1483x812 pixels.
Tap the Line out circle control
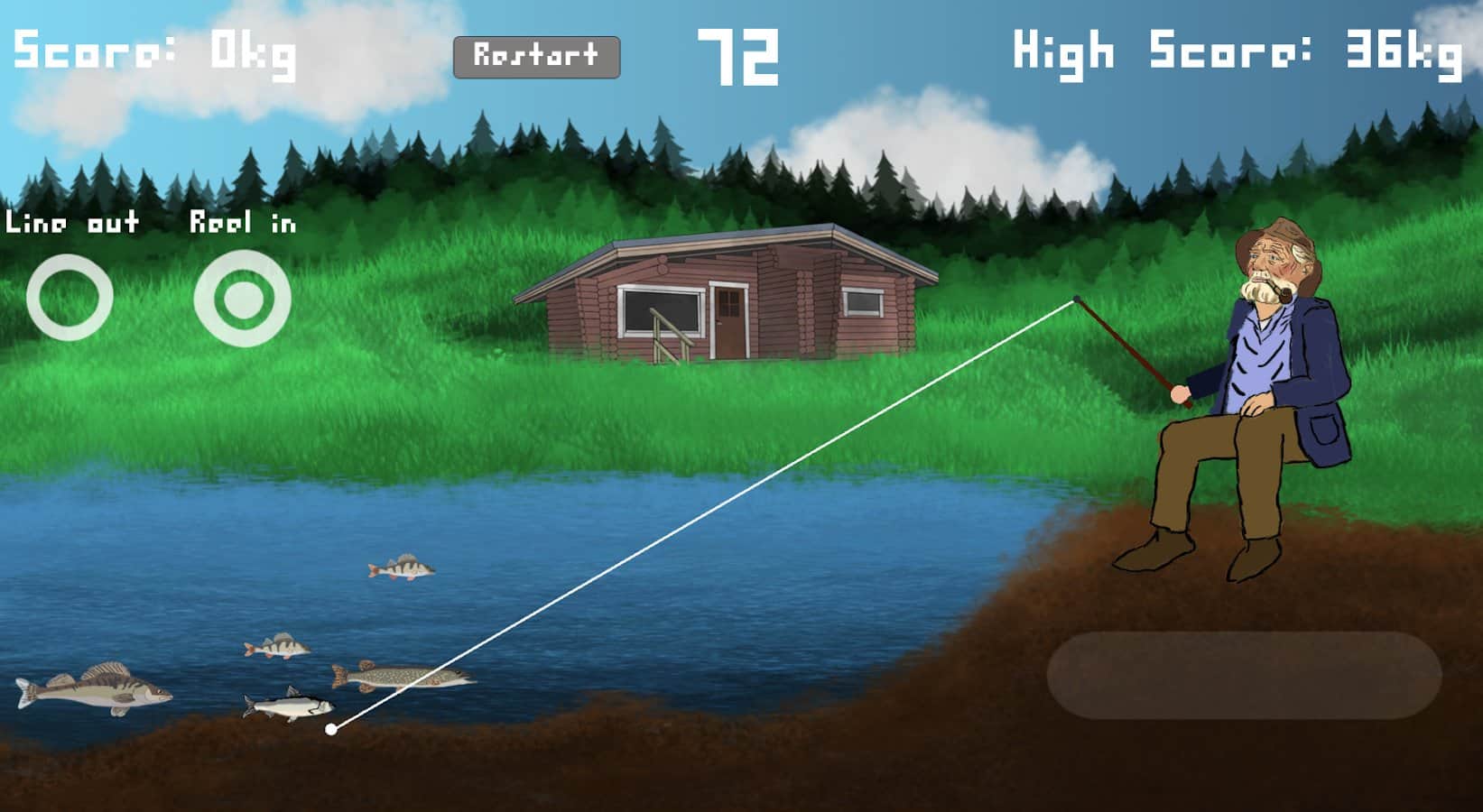click(70, 297)
